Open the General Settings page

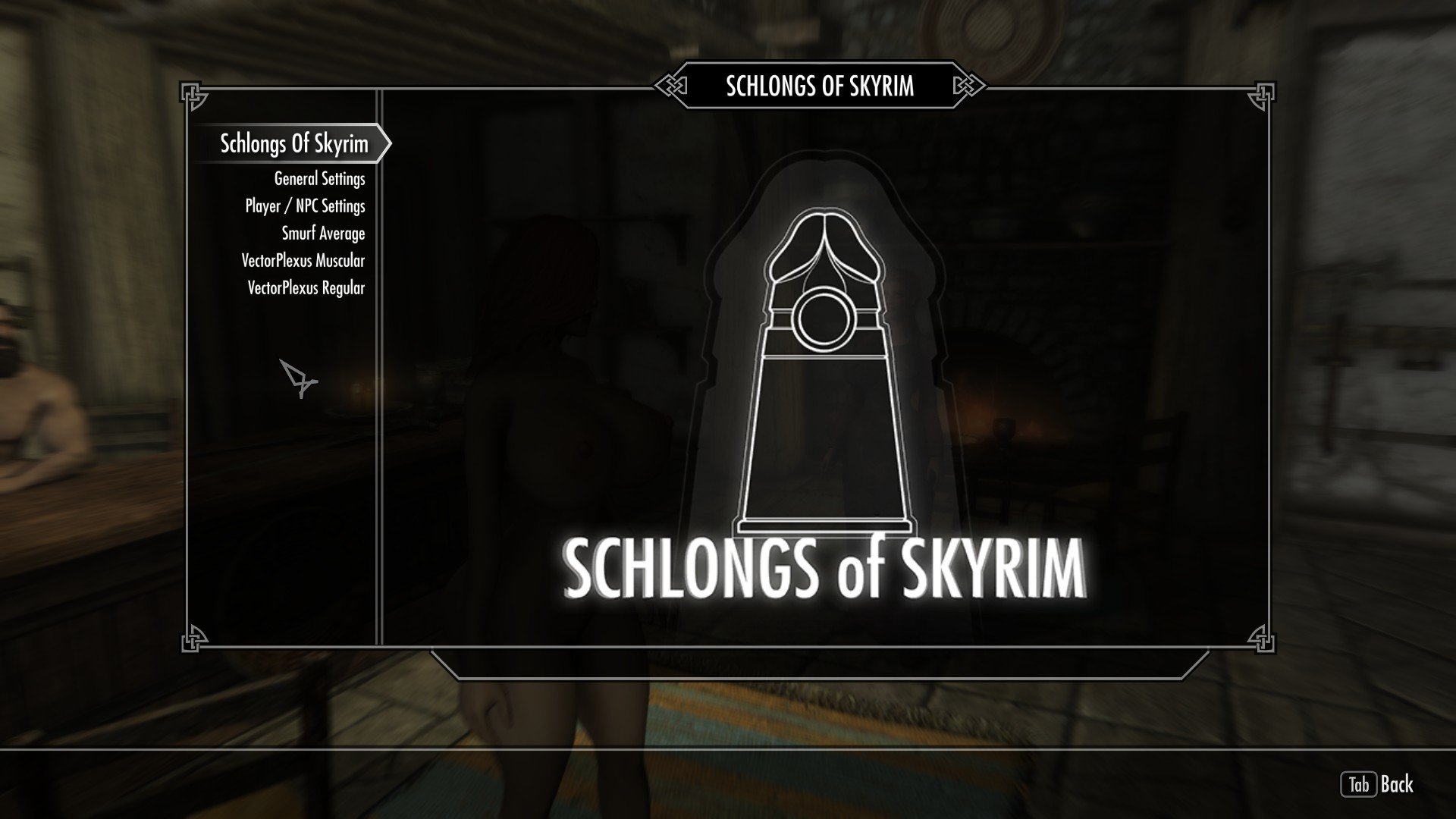318,178
